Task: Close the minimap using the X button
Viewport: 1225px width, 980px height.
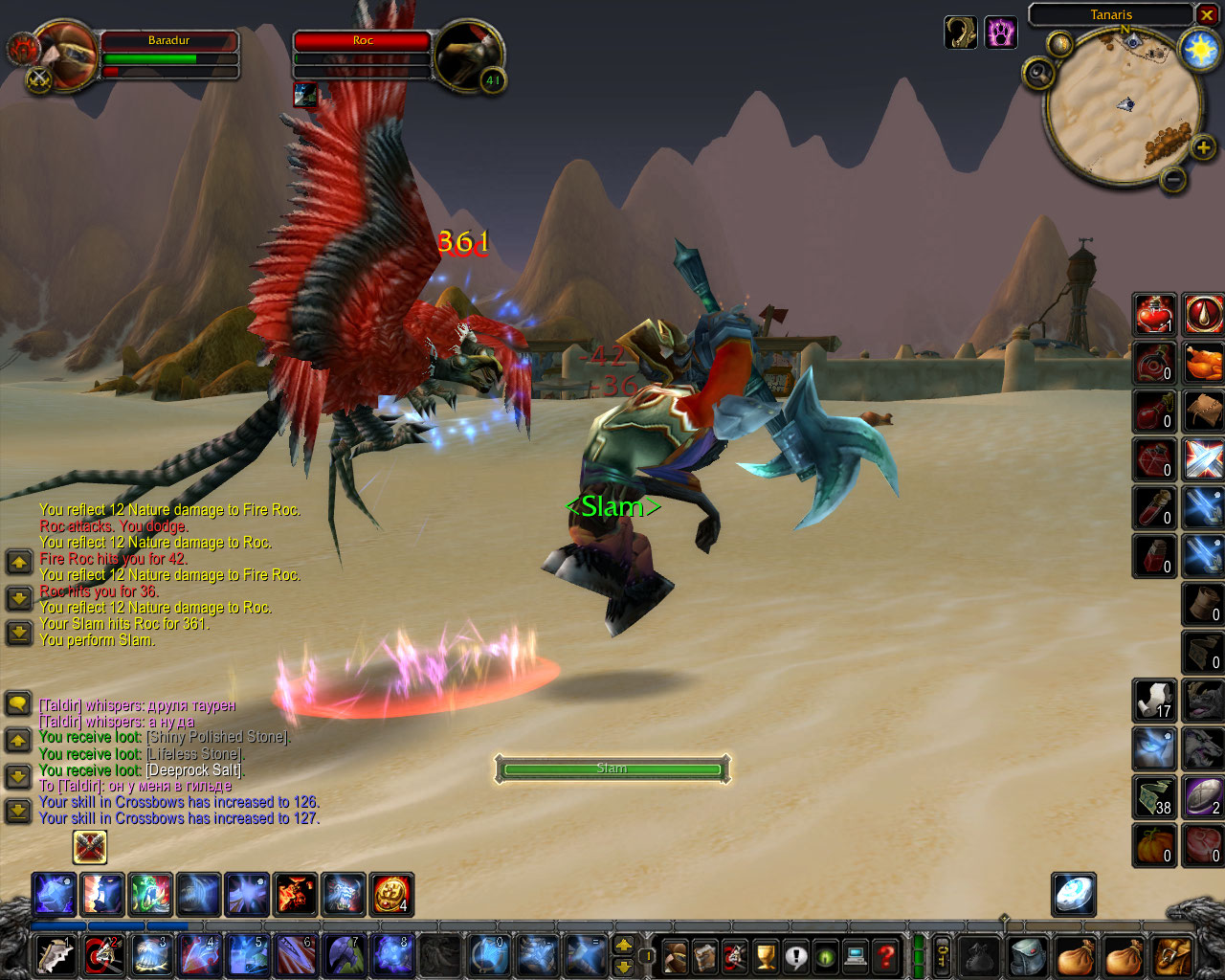Action: pos(1207,15)
